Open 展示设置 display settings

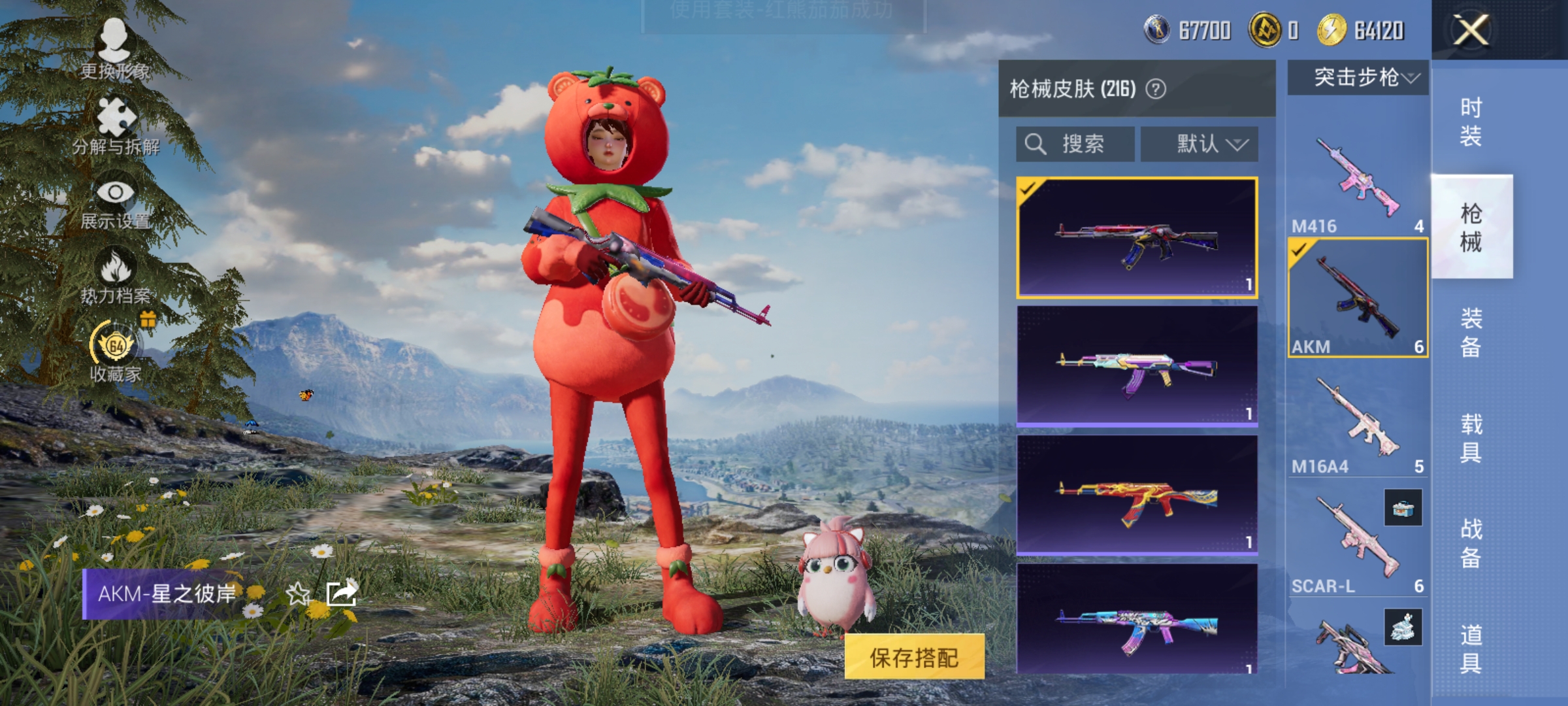pos(116,199)
